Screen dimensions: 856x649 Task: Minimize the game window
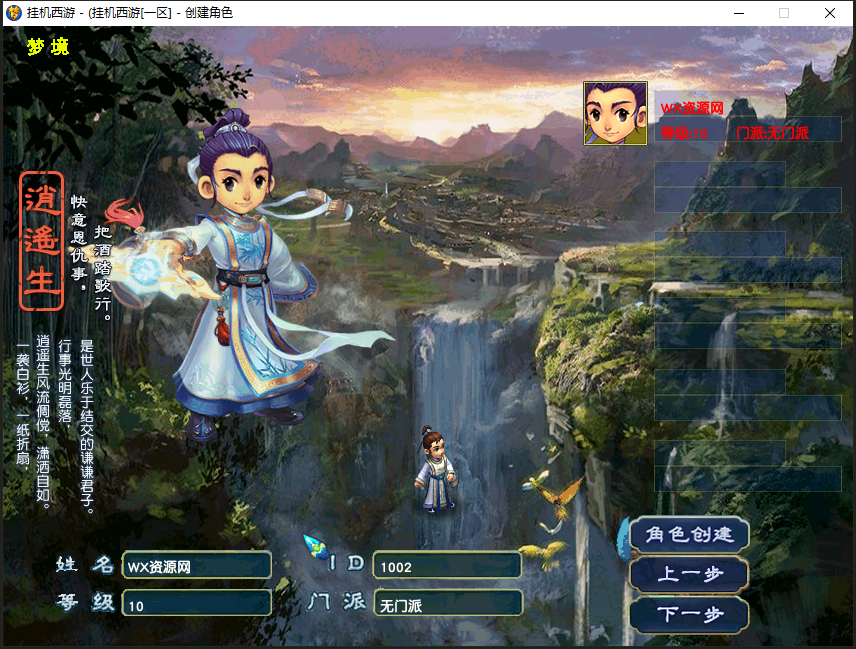click(739, 13)
